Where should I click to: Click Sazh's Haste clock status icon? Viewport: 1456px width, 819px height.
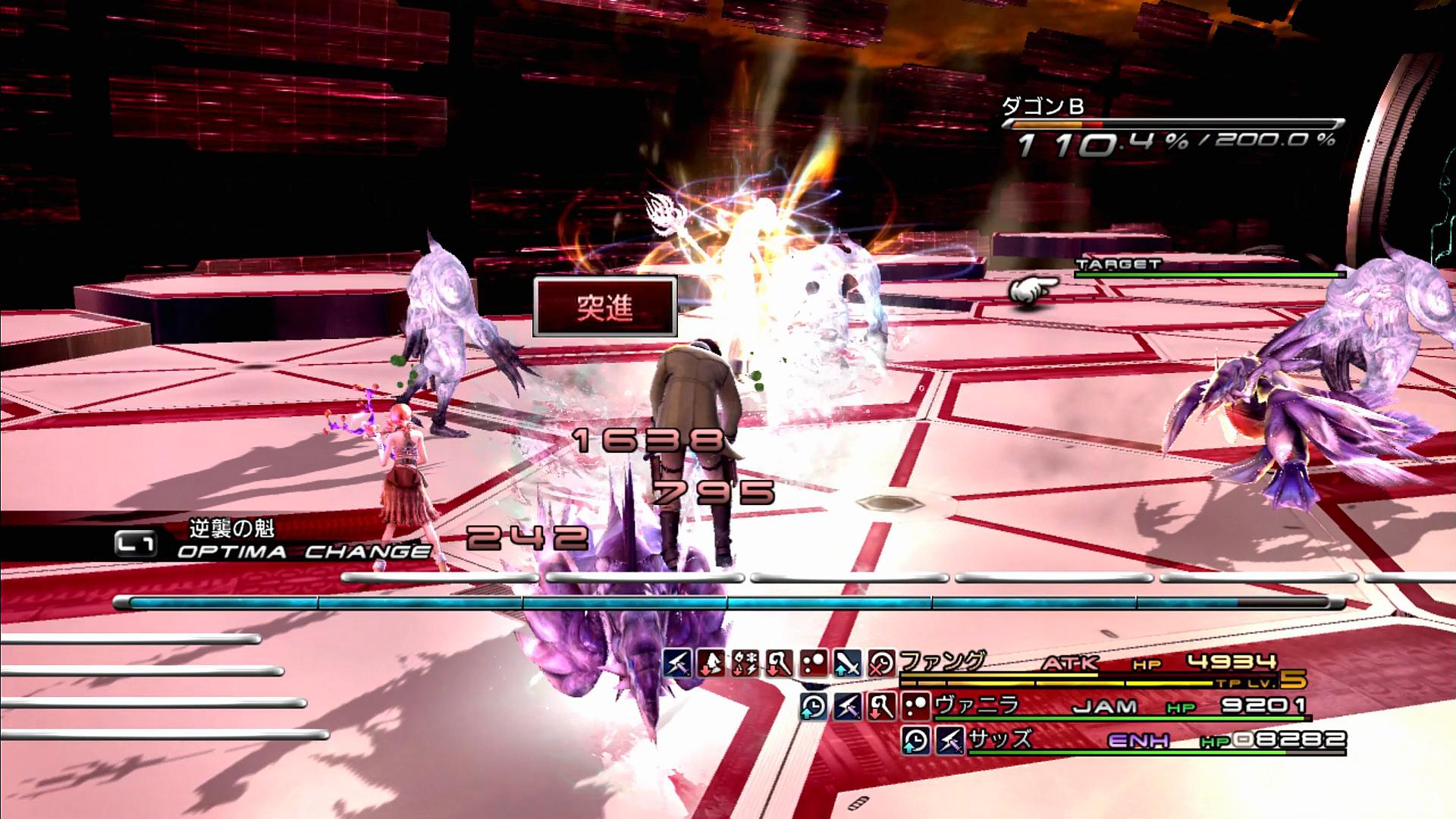[x=916, y=740]
